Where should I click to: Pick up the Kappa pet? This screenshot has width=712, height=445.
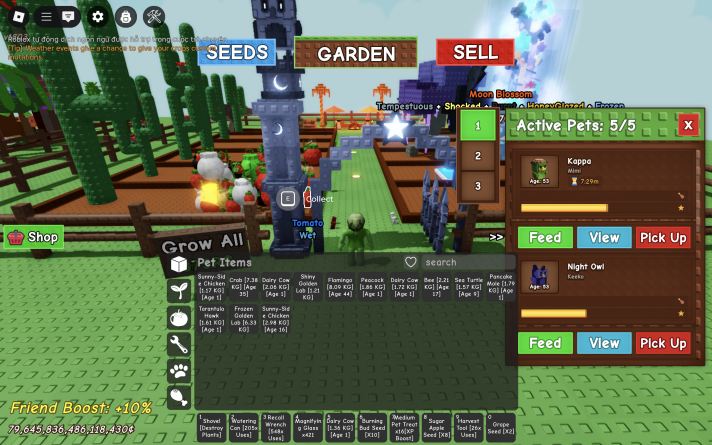[x=663, y=238]
